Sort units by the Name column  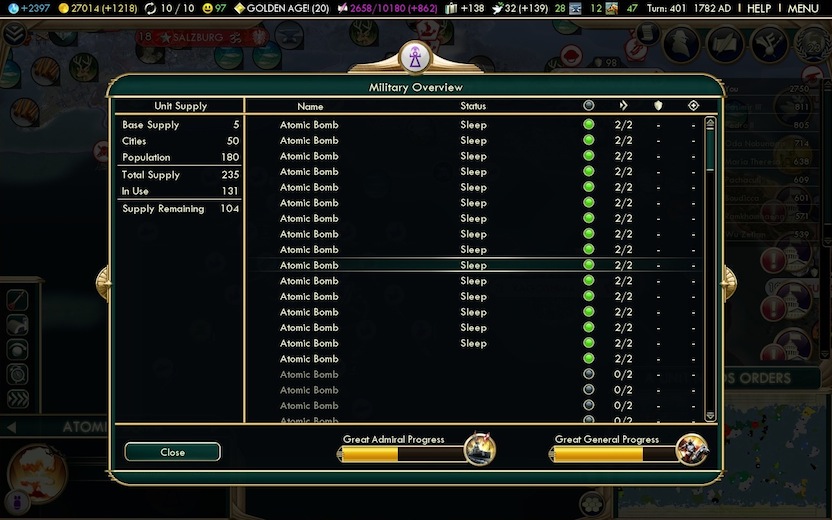[x=310, y=106]
